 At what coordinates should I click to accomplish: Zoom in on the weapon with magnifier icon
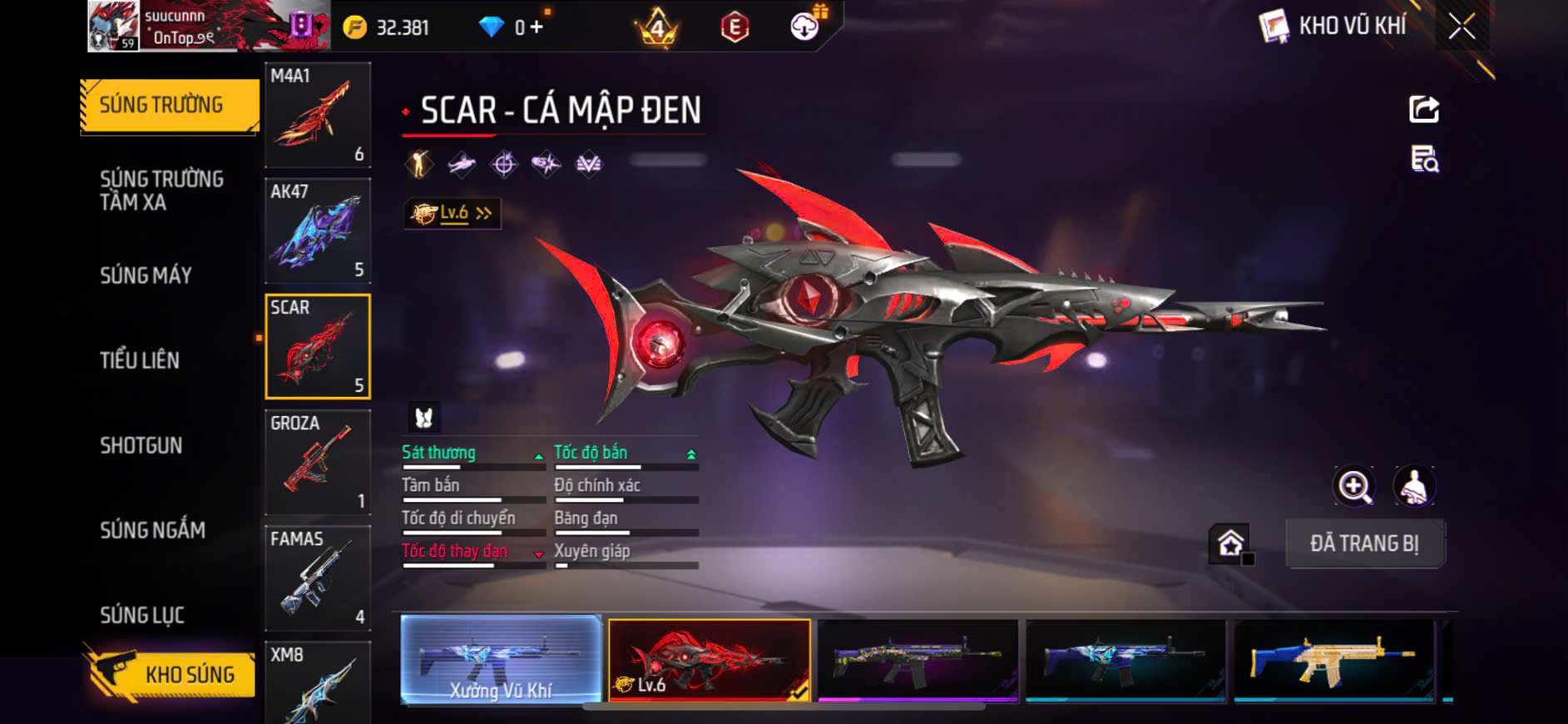(x=1354, y=487)
